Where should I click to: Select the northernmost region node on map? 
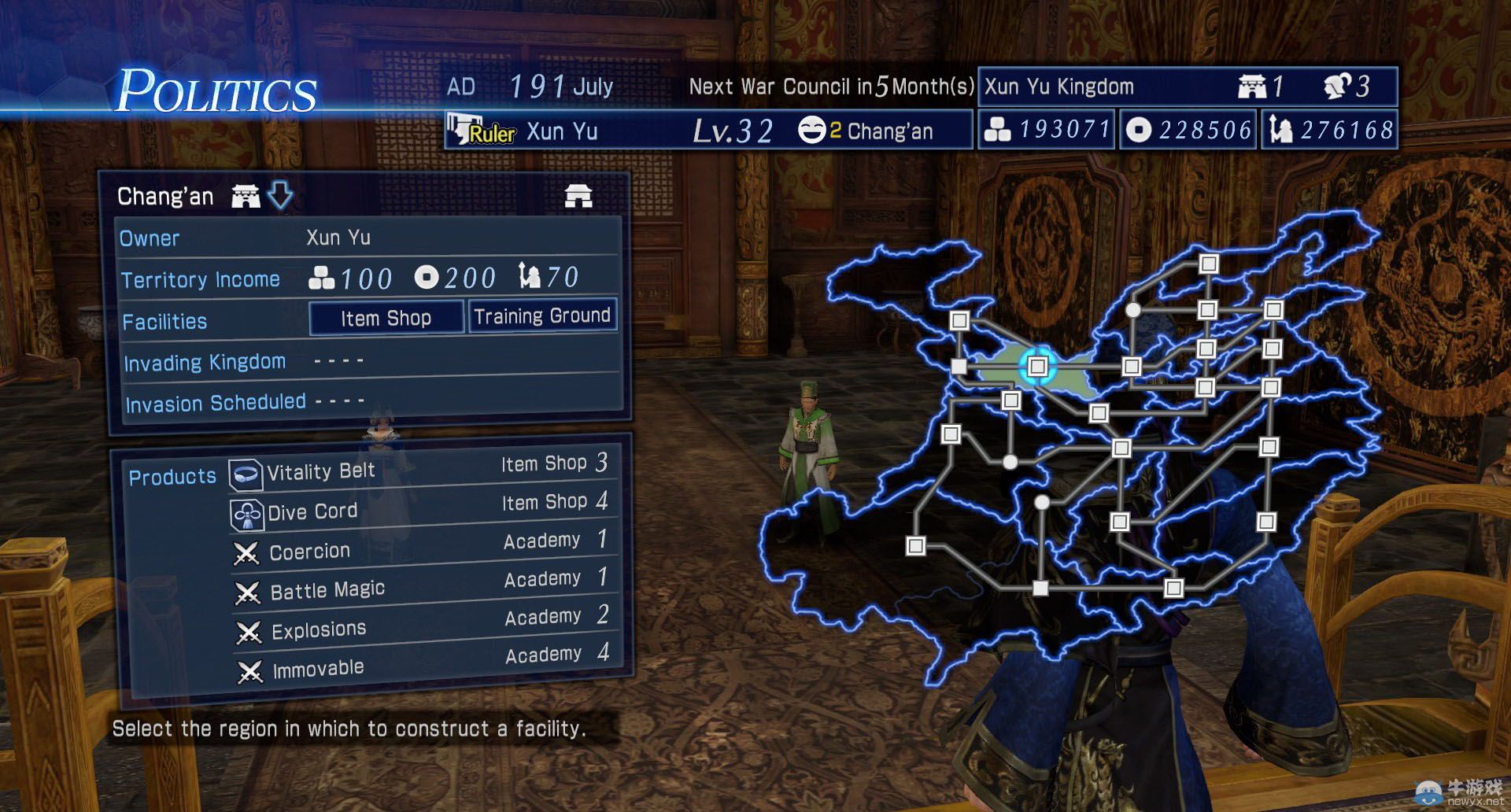click(x=1209, y=264)
